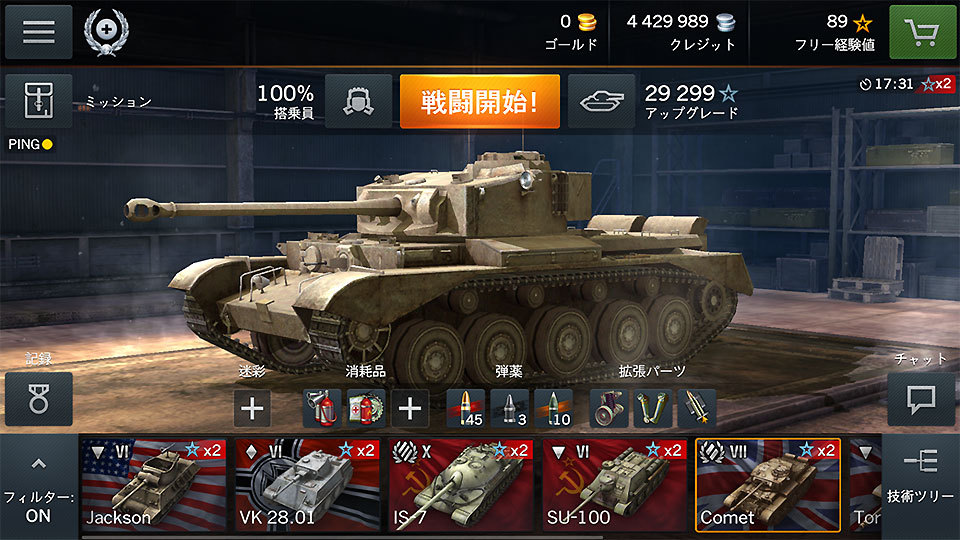Open the crew helmet icon button
The width and height of the screenshot is (960, 540).
coord(358,101)
